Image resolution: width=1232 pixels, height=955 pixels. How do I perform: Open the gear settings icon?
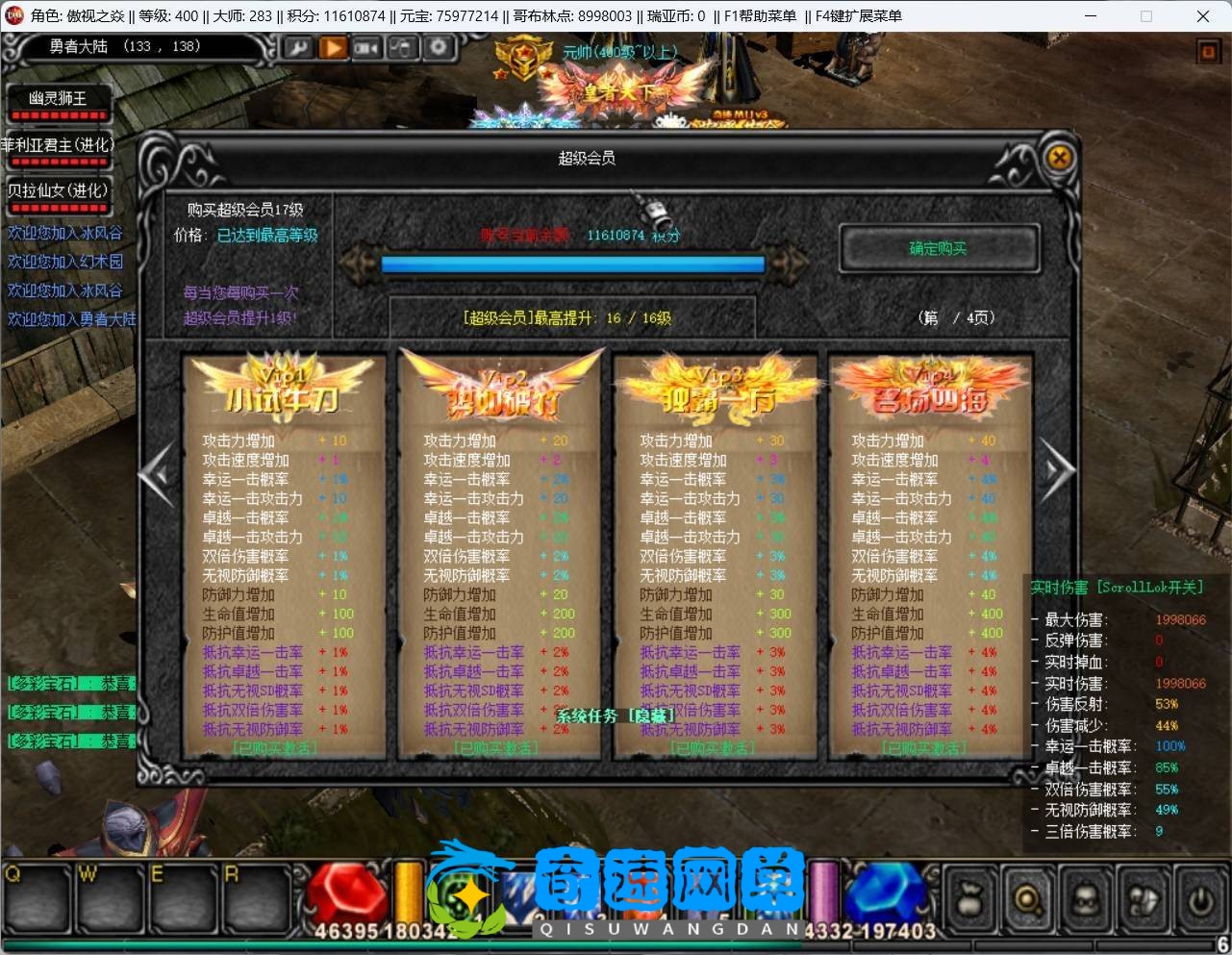438,47
